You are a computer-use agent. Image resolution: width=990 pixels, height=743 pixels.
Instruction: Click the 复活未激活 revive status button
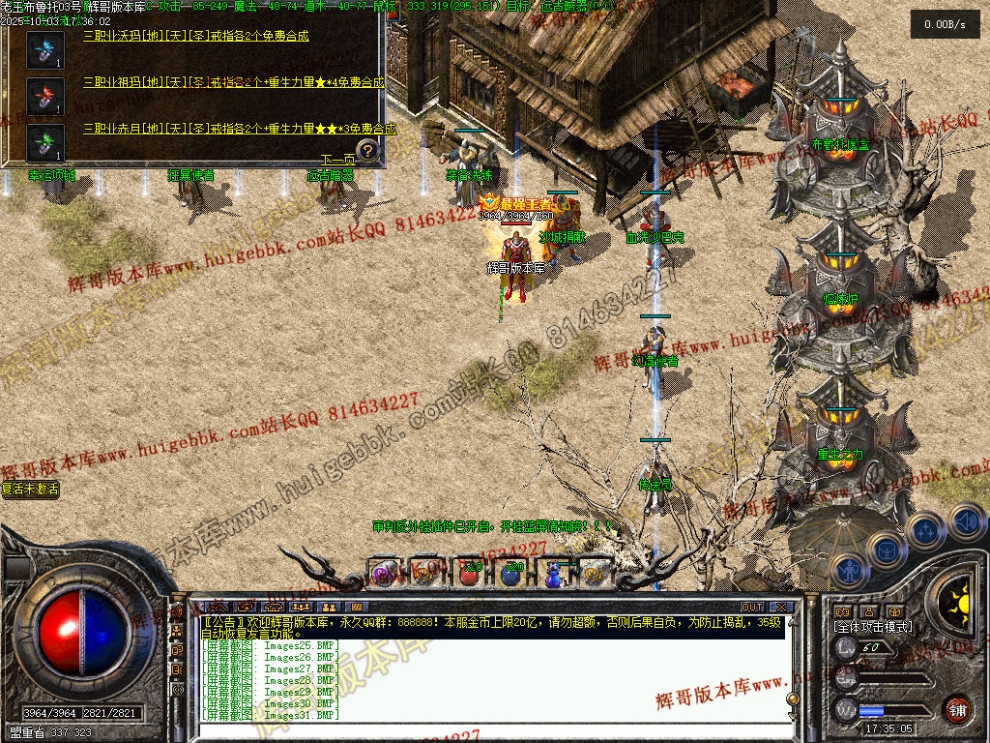click(30, 490)
